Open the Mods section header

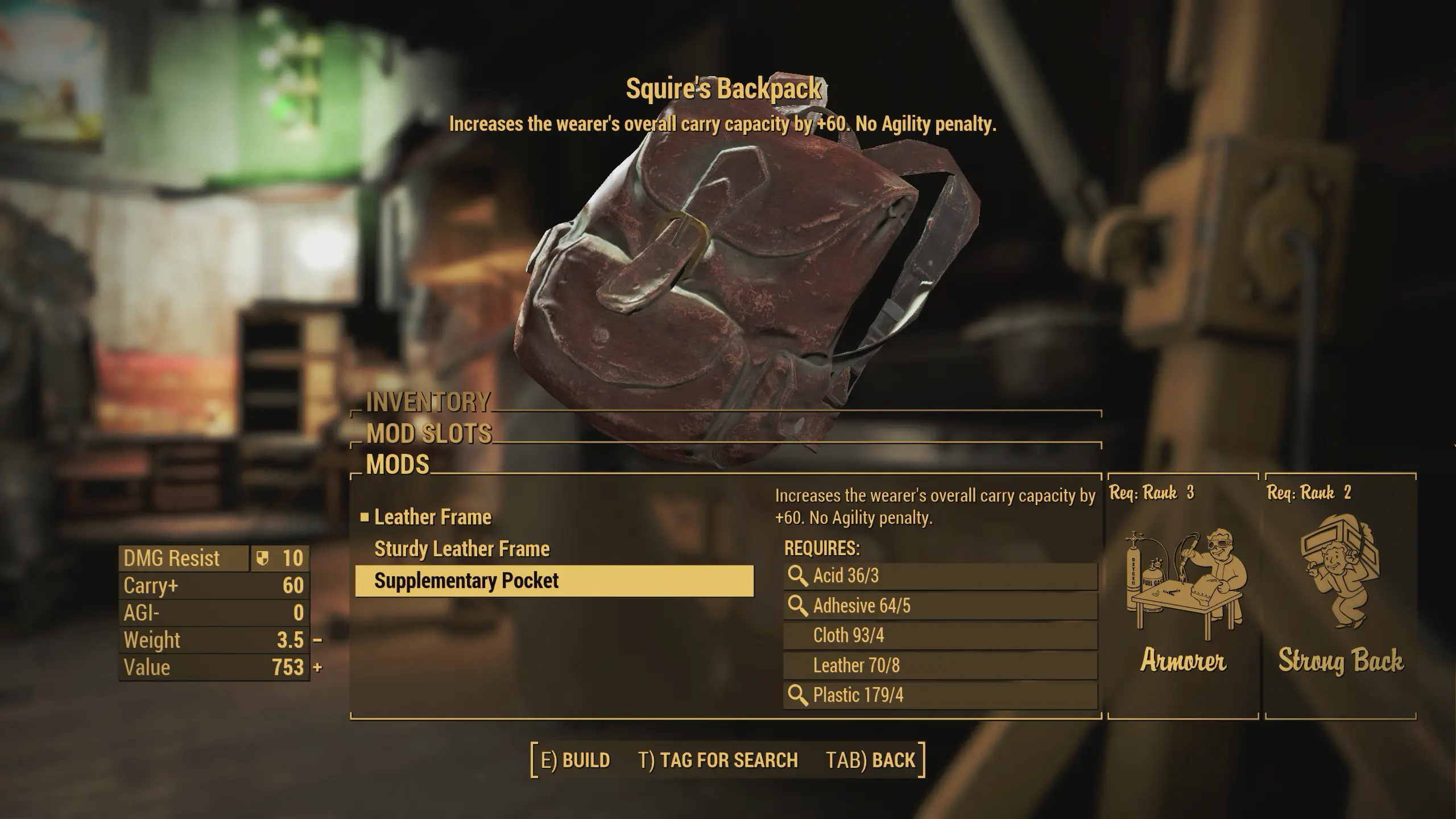(x=398, y=465)
